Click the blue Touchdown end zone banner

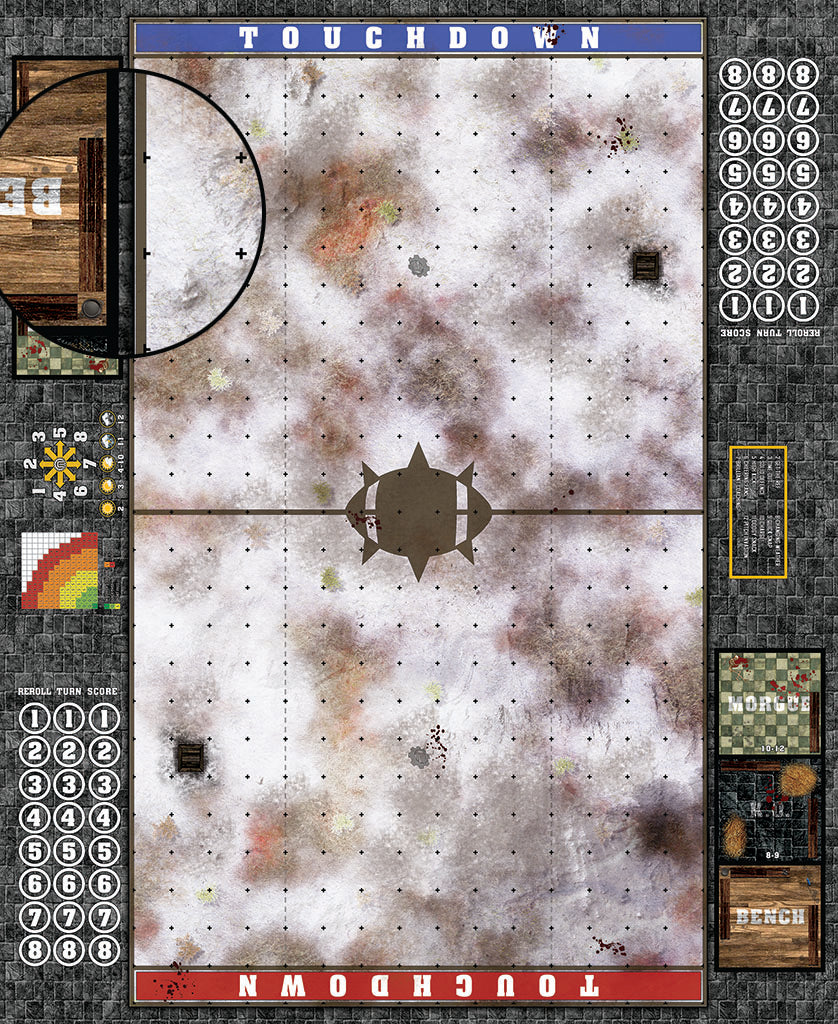418,38
